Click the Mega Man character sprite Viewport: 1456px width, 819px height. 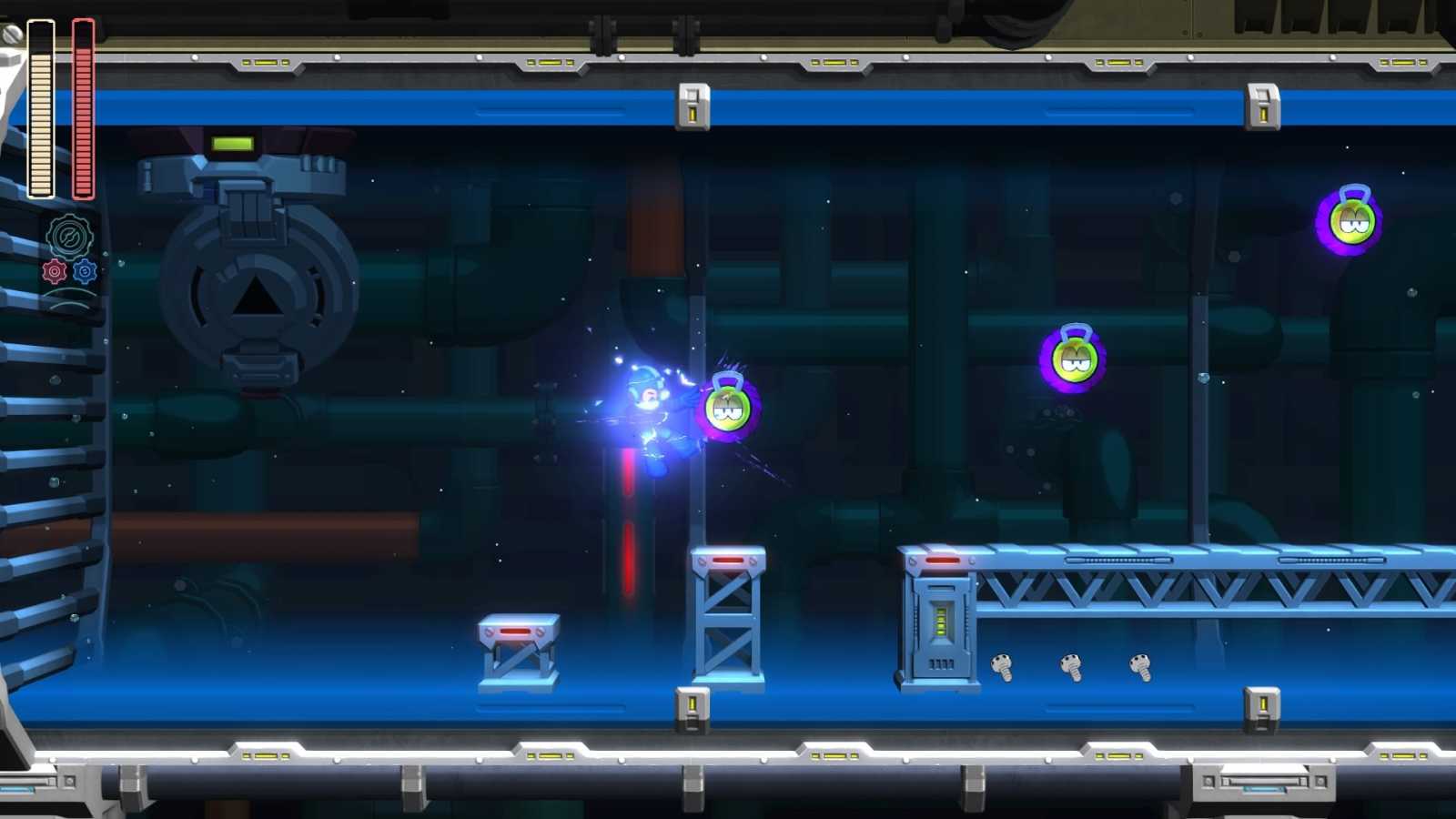pos(651,419)
